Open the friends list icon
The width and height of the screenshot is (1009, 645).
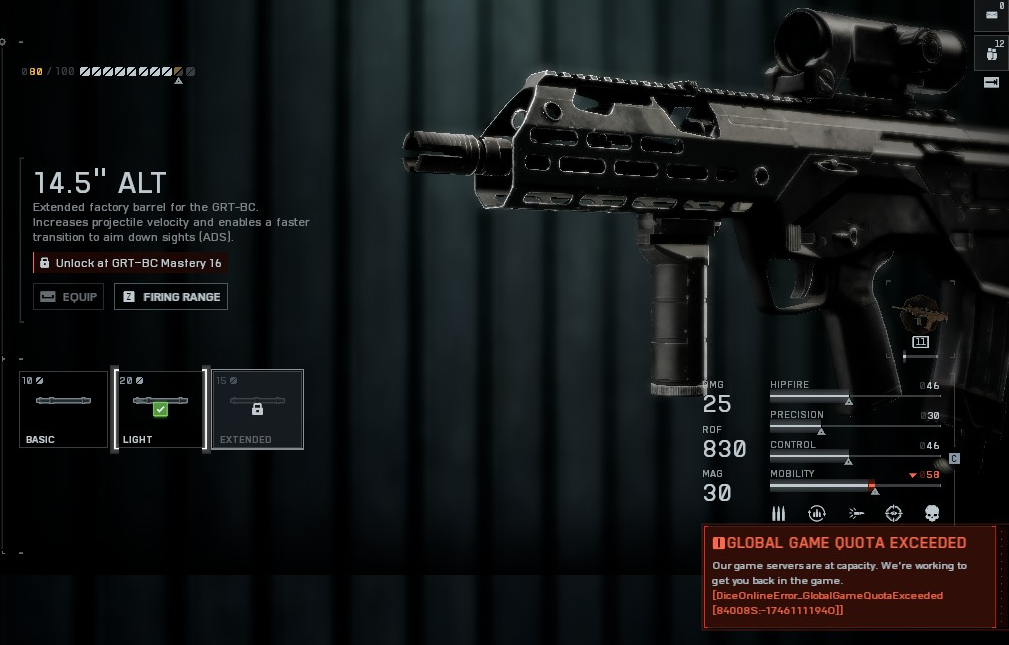point(992,52)
